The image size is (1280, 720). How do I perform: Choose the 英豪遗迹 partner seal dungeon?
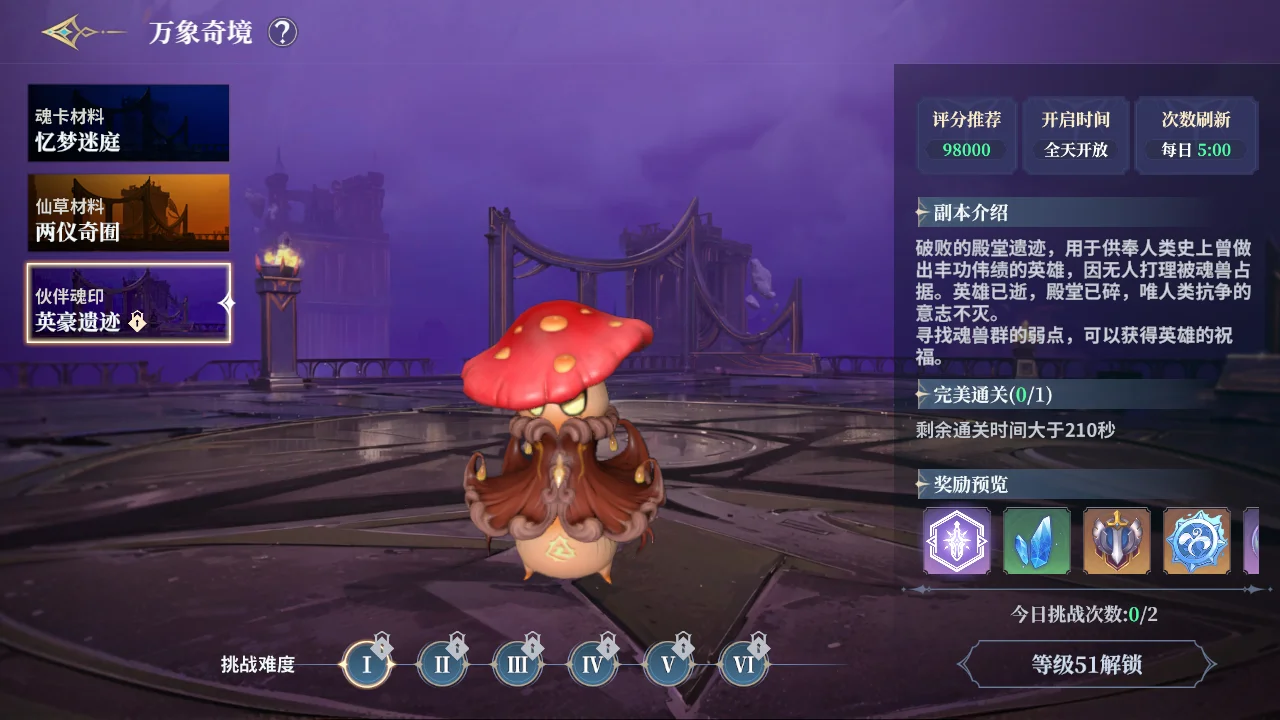(x=128, y=303)
